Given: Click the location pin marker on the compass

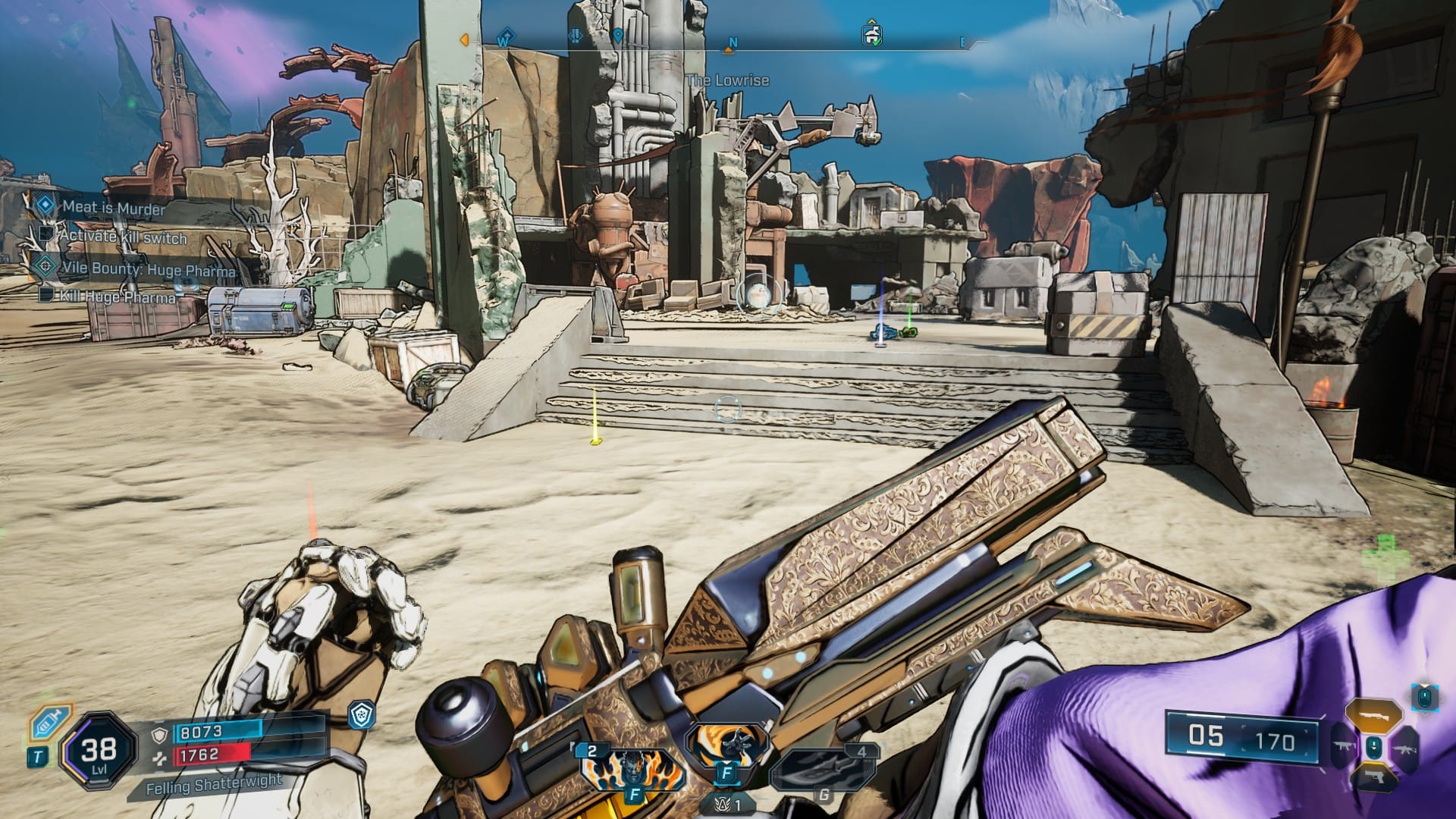Looking at the screenshot, I should click(x=618, y=36).
